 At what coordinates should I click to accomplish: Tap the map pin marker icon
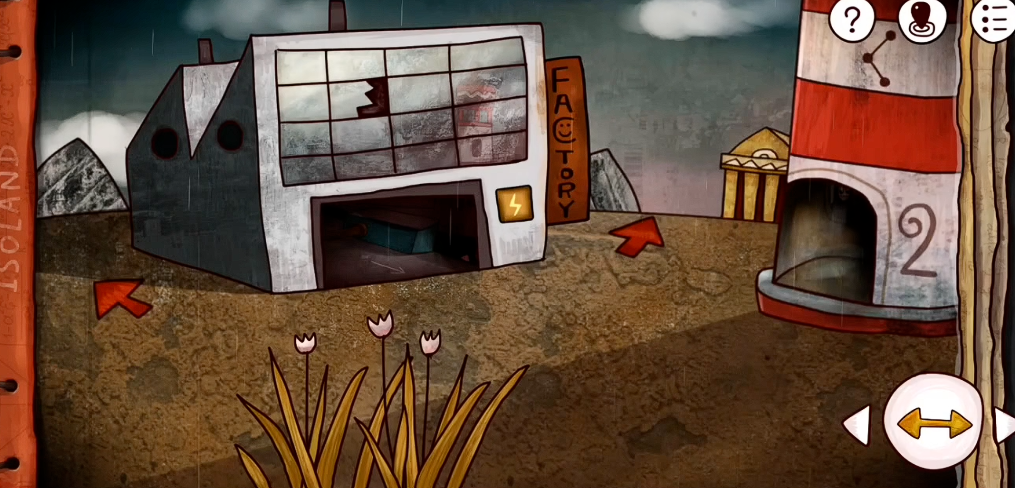(x=921, y=19)
